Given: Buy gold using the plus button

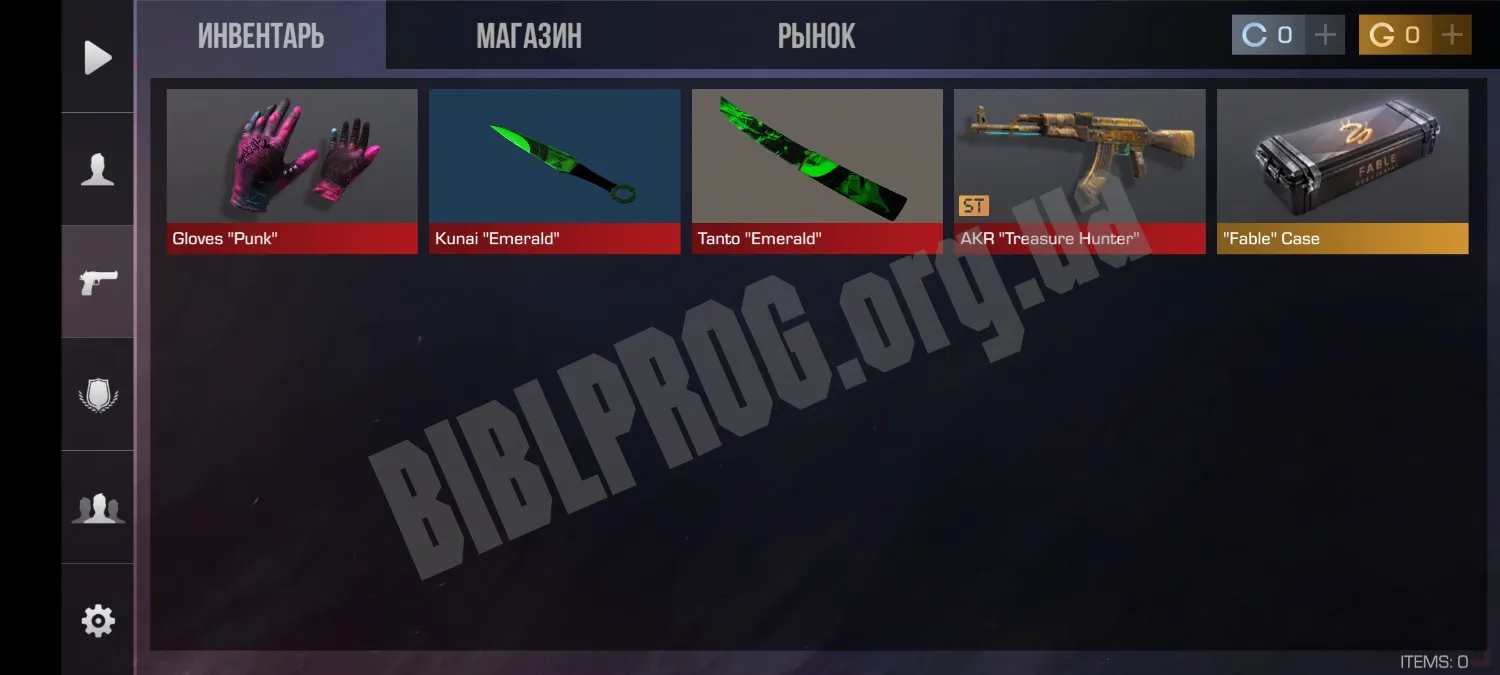Looking at the screenshot, I should (x=1451, y=35).
